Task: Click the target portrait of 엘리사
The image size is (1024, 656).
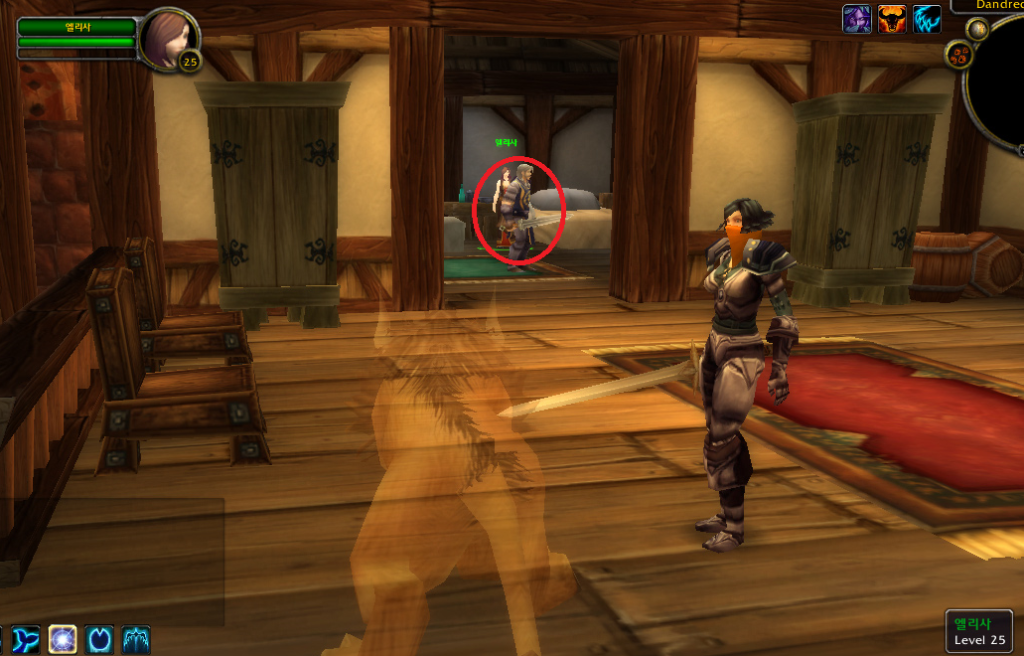Action: [166, 37]
